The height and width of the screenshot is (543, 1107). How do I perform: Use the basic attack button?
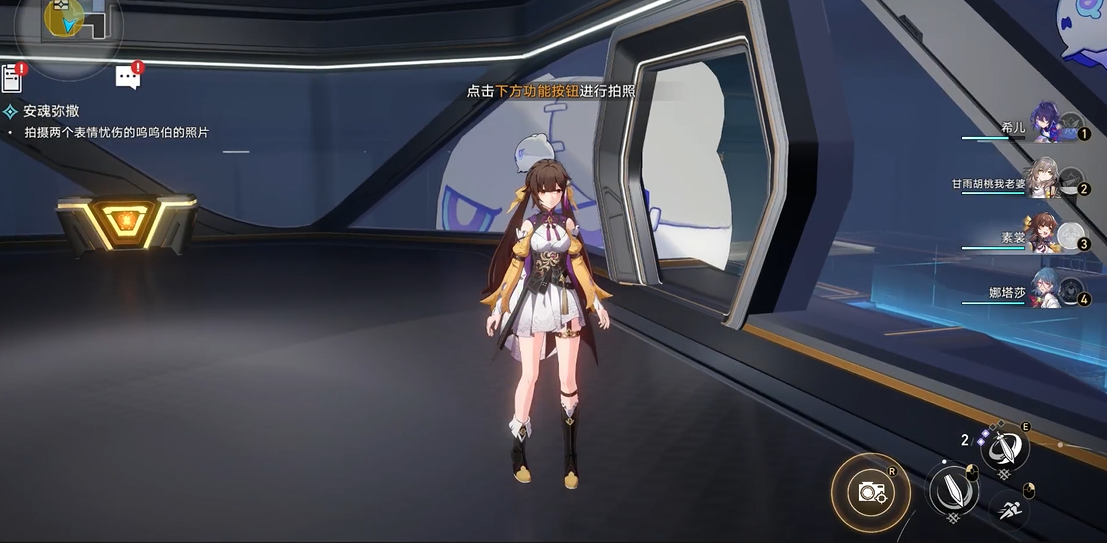pyautogui.click(x=953, y=490)
